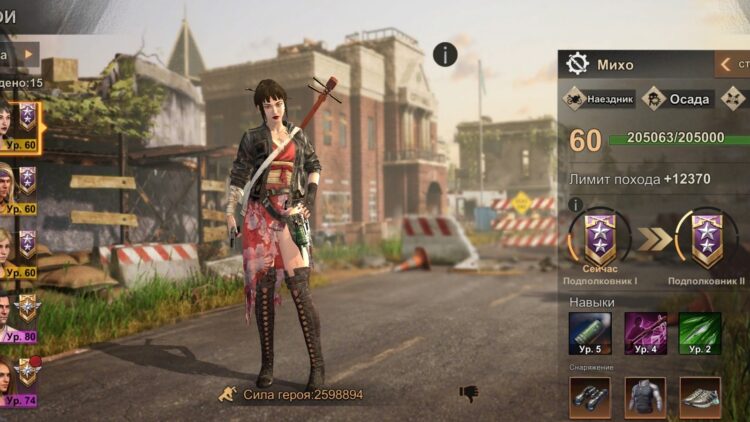Choose the level 80 hero portrait
750x422 pixels.
click(18, 316)
